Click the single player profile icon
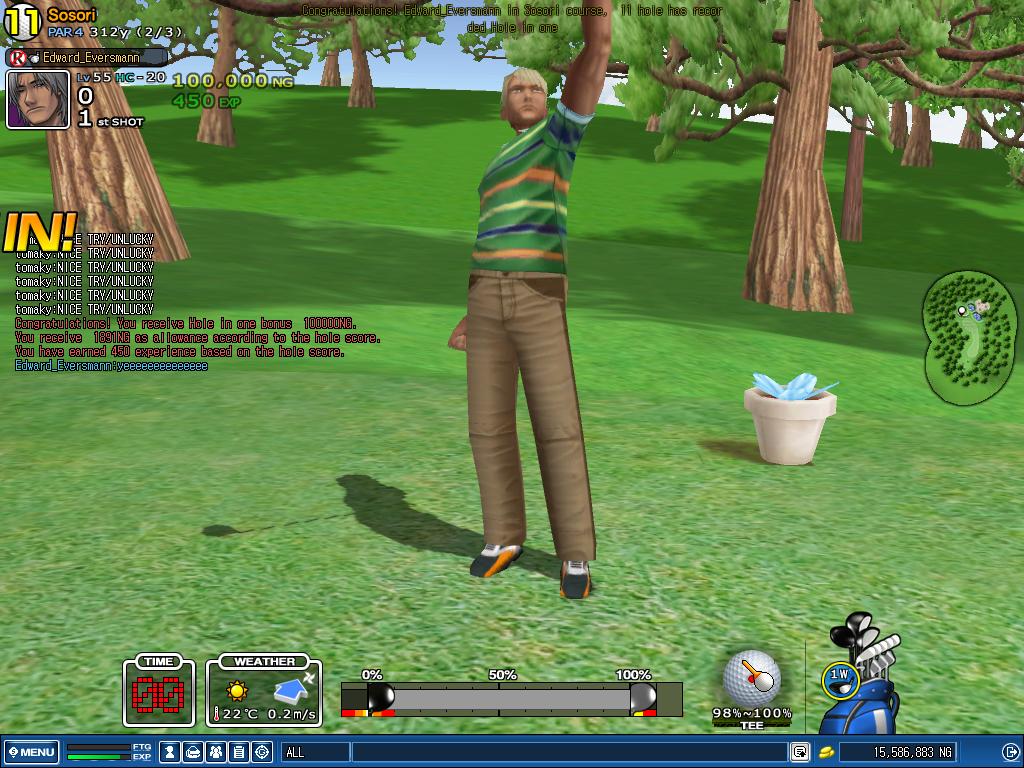 [171, 752]
